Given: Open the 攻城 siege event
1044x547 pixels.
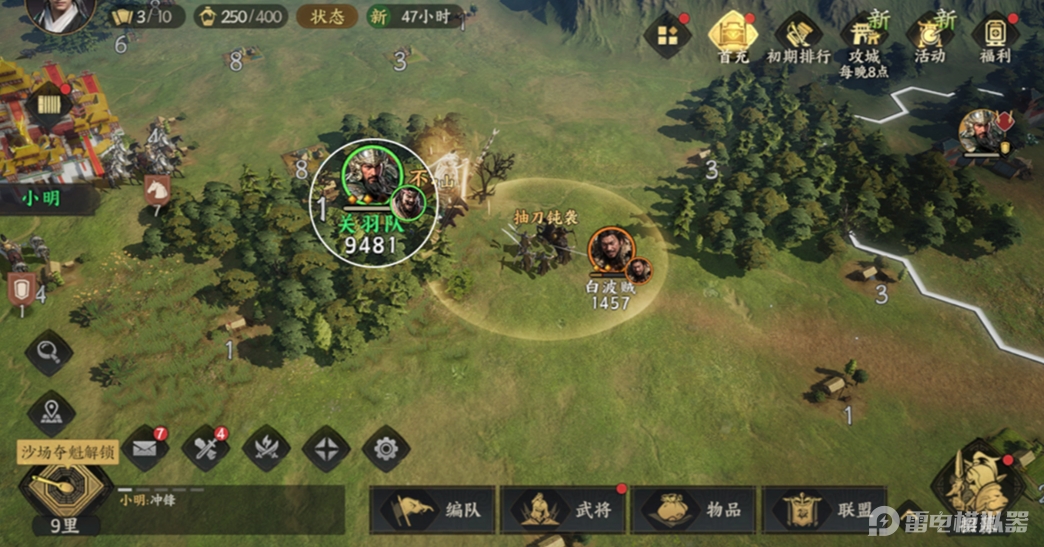Looking at the screenshot, I should pos(864,38).
